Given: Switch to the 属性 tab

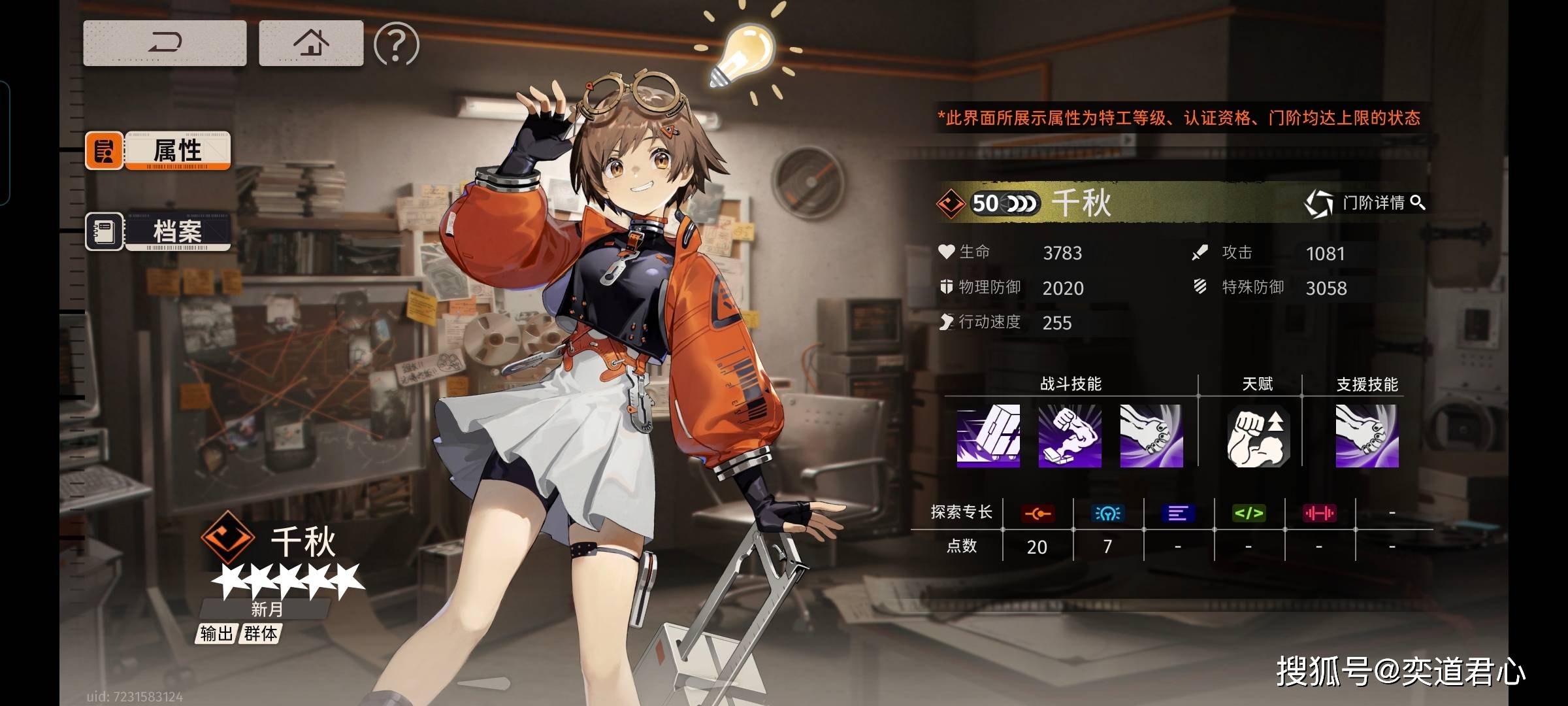Looking at the screenshot, I should pyautogui.click(x=158, y=150).
